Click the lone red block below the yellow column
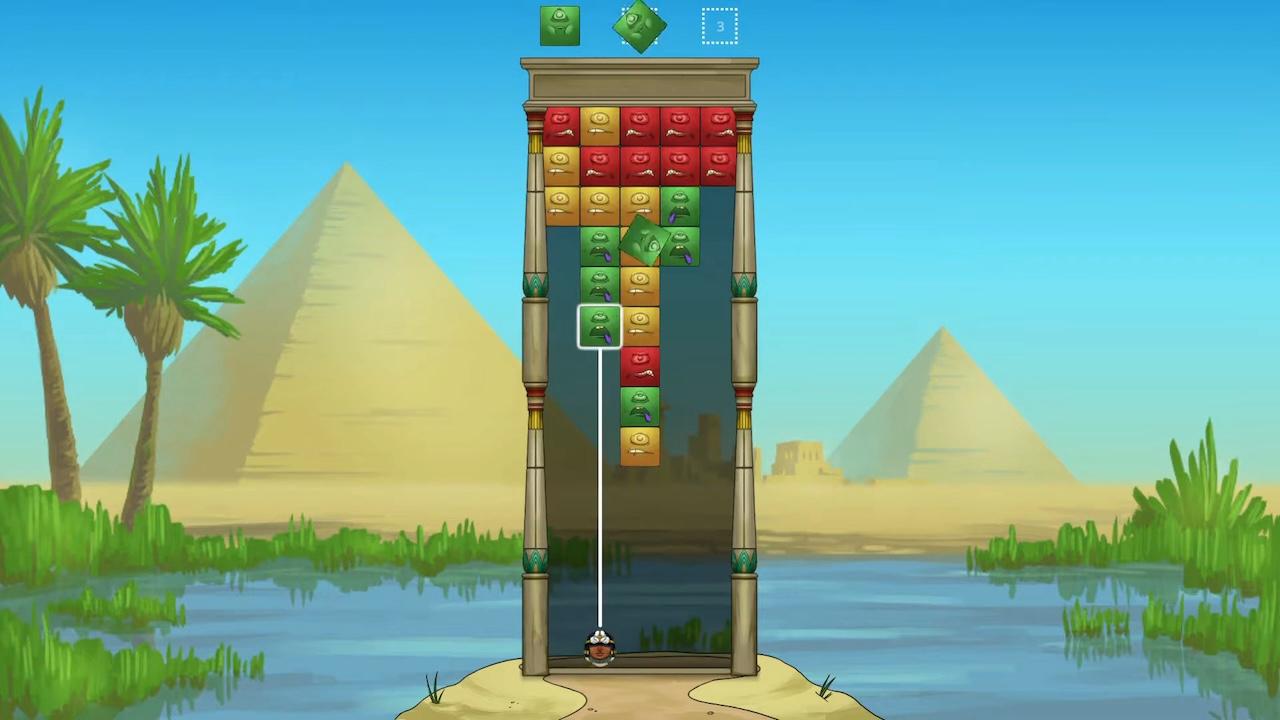Image resolution: width=1280 pixels, height=720 pixels. tap(640, 367)
